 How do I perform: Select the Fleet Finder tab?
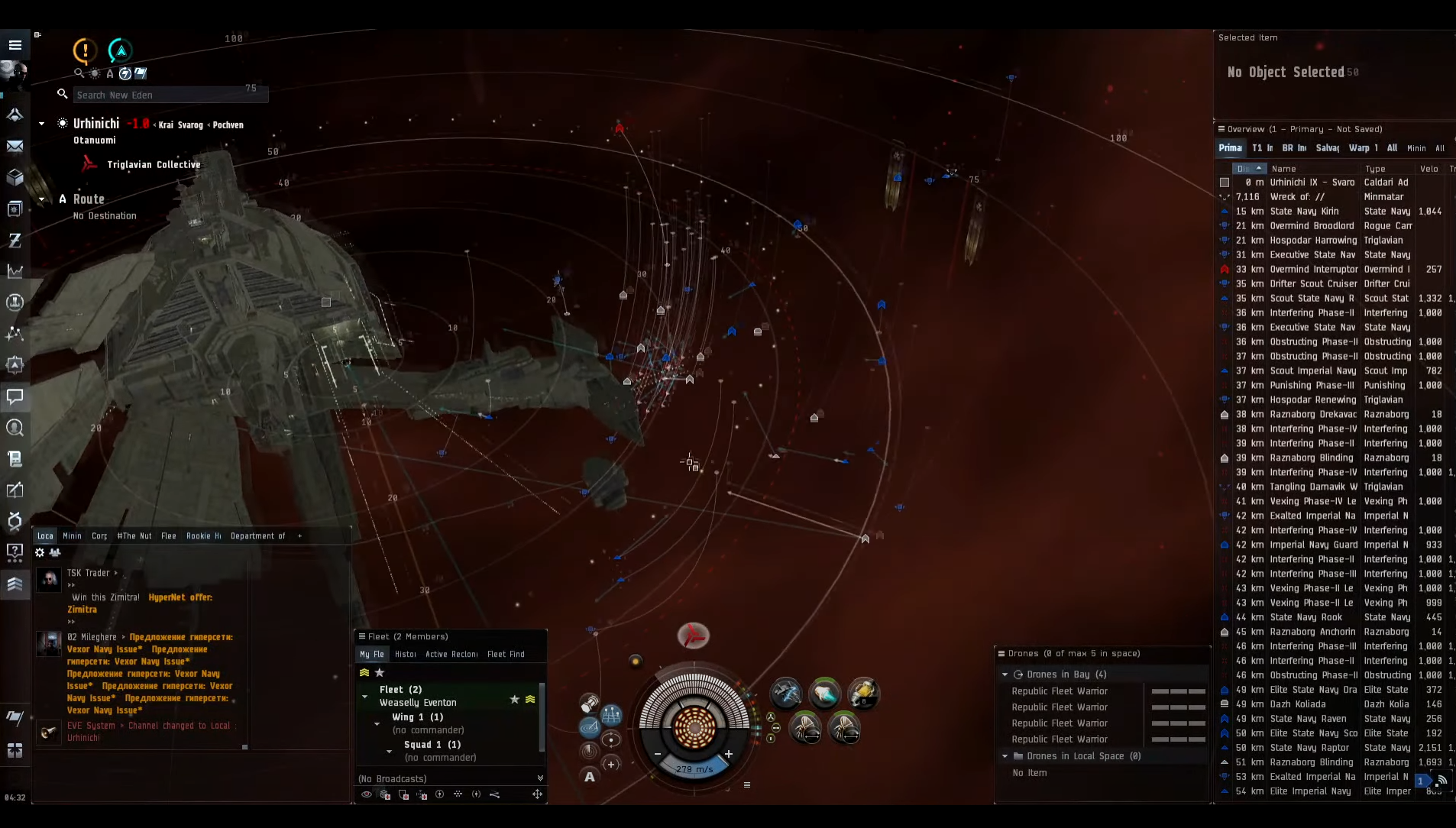(x=506, y=655)
